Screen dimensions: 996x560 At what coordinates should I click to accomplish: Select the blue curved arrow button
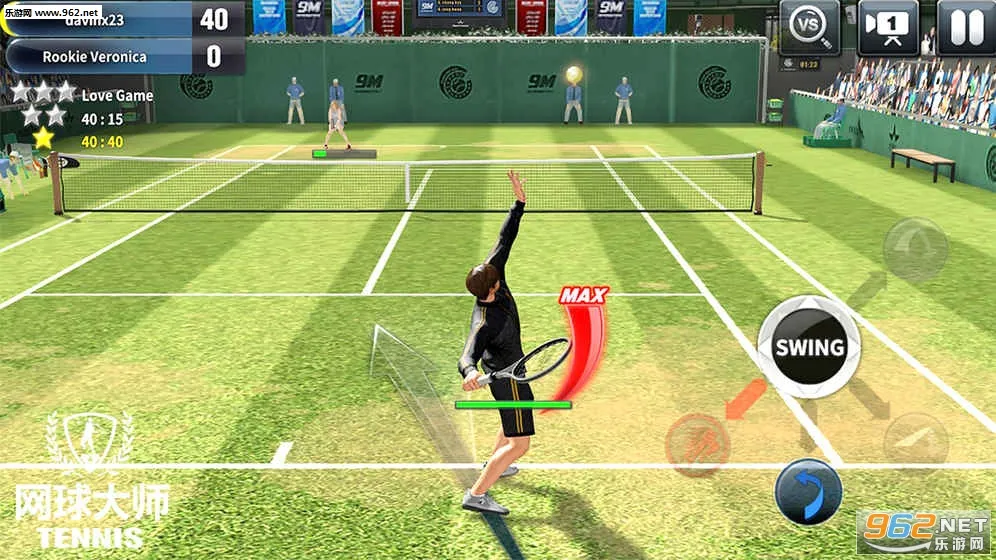pos(808,491)
